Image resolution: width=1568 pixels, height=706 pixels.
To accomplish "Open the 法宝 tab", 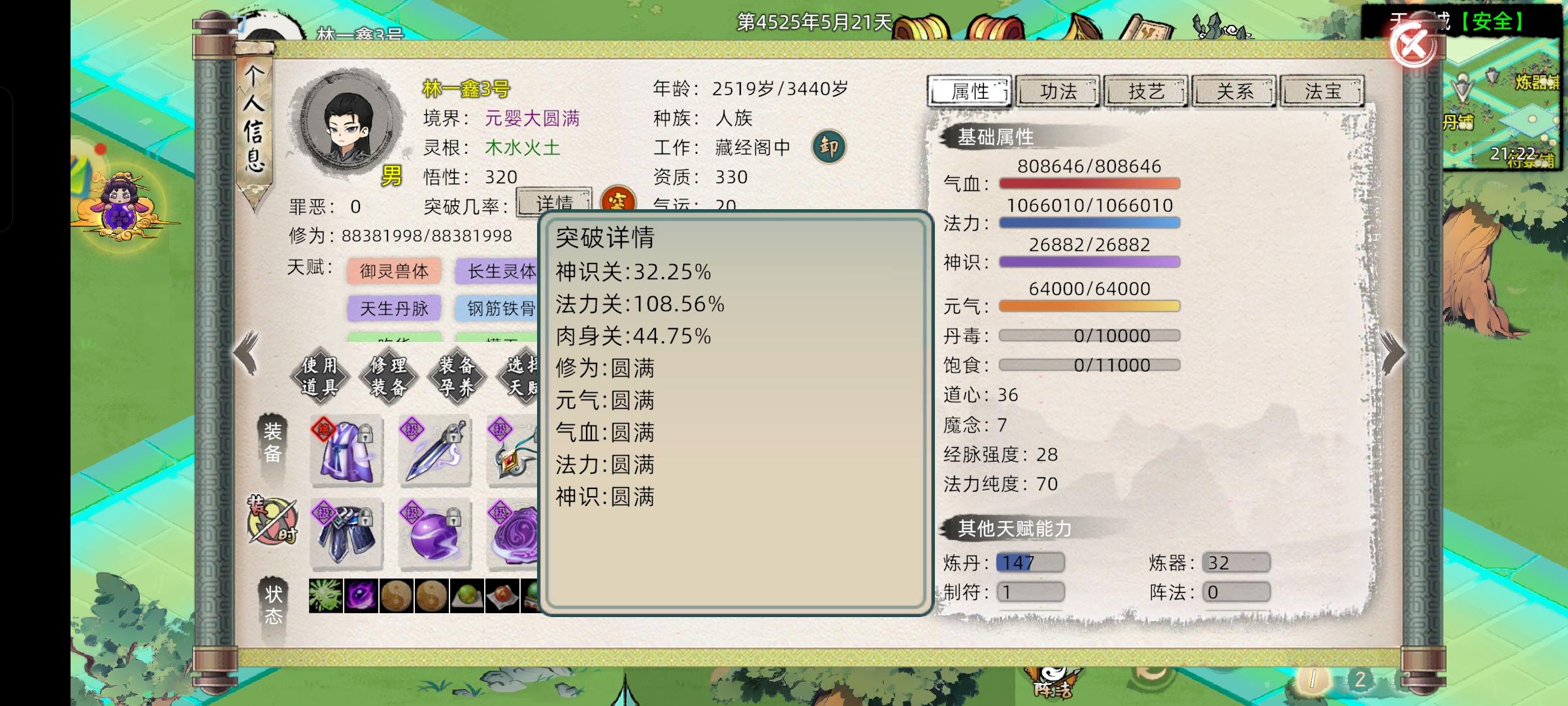I will 1322,92.
